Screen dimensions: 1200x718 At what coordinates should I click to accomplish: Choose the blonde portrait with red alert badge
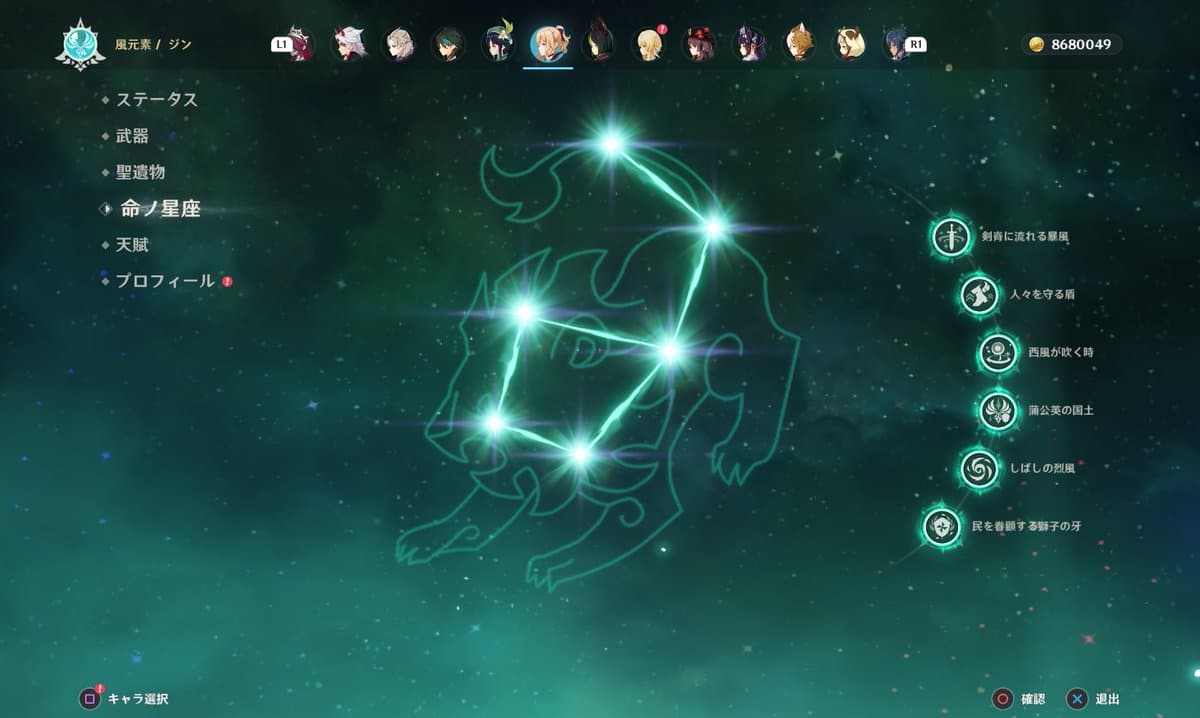point(649,44)
